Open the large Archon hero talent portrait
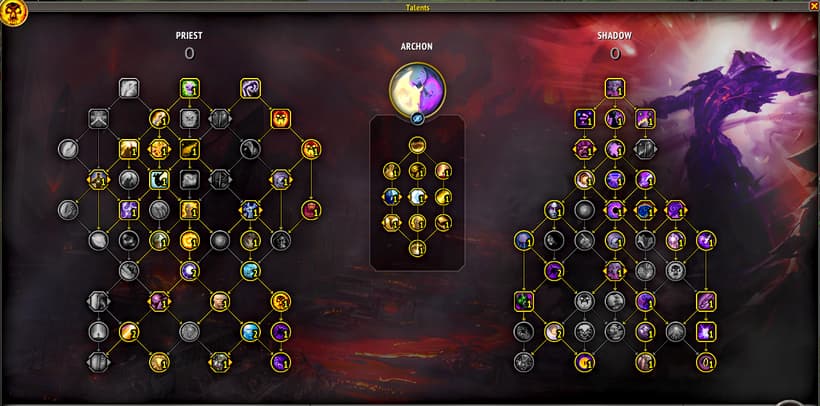 pyautogui.click(x=417, y=88)
